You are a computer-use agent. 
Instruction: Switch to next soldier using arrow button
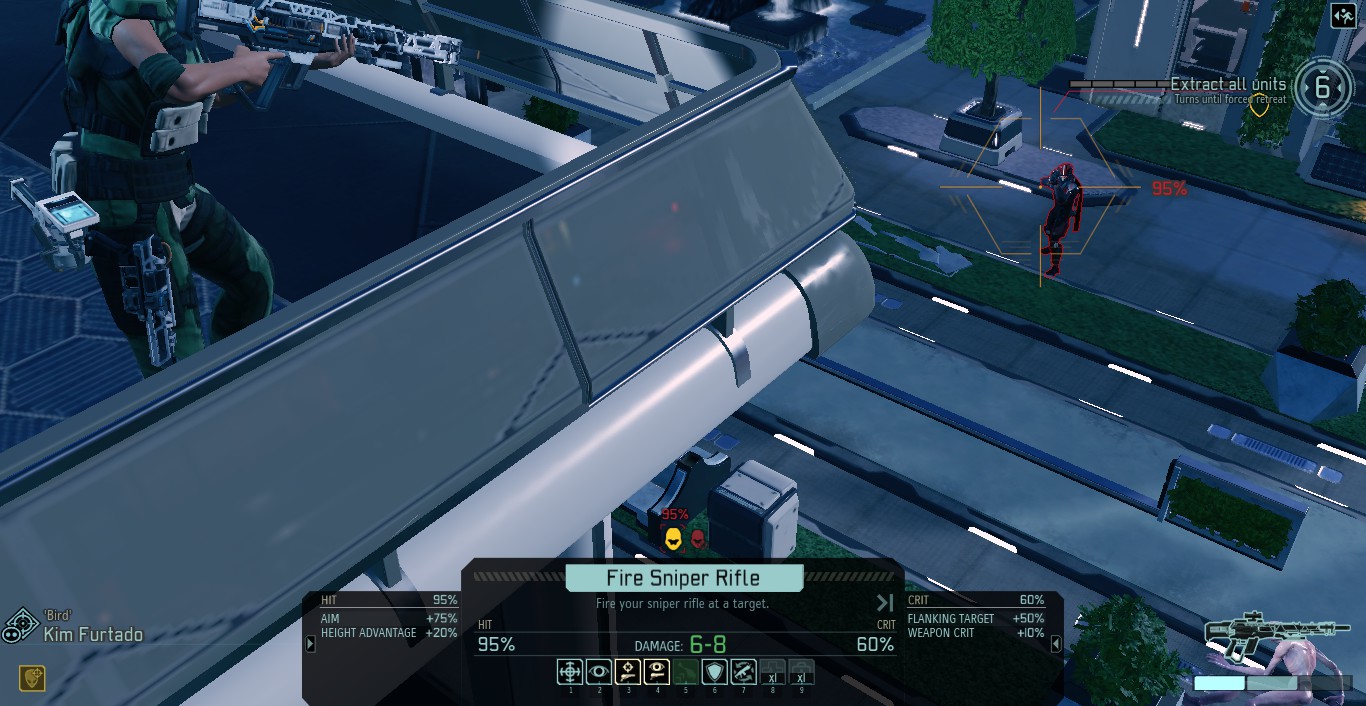[x=885, y=603]
